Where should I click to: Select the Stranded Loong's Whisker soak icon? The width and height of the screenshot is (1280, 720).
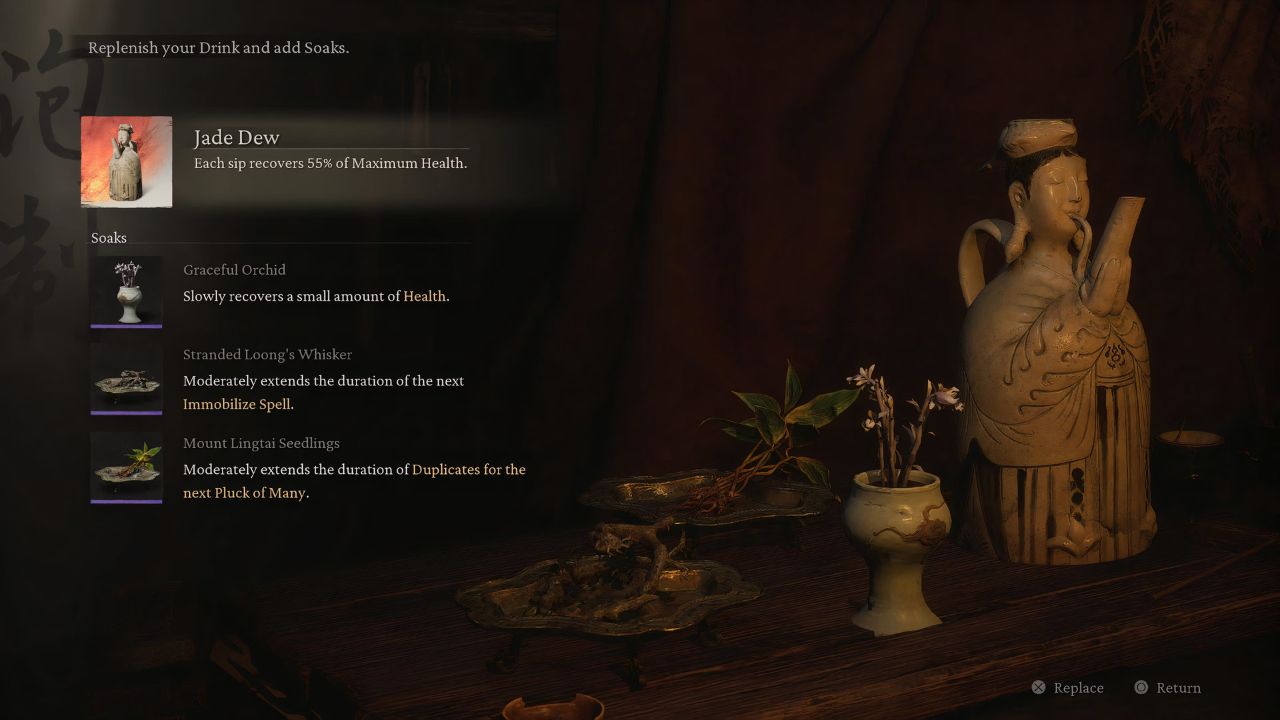[126, 379]
